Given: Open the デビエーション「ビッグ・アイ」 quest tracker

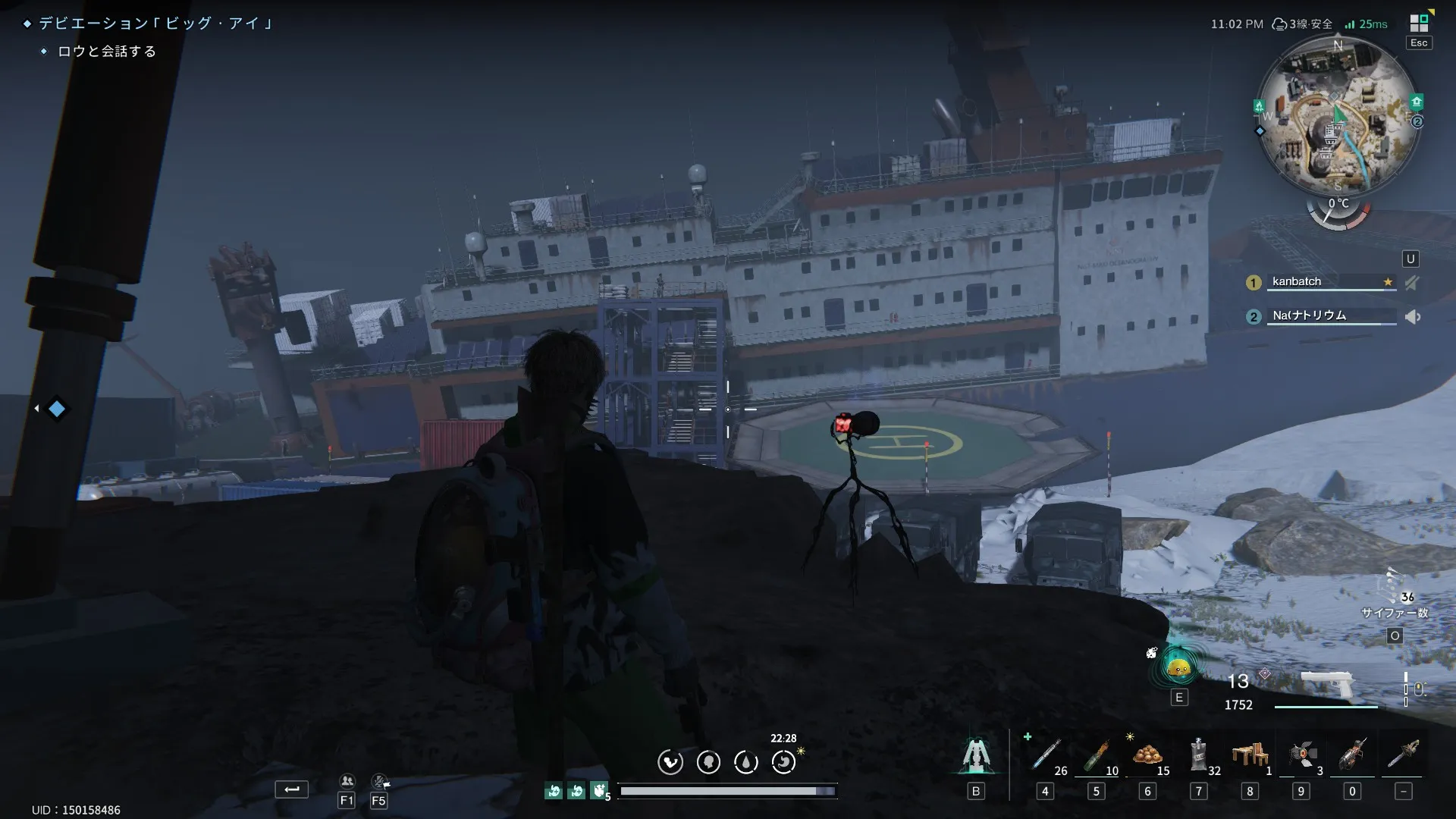Looking at the screenshot, I should coord(155,24).
